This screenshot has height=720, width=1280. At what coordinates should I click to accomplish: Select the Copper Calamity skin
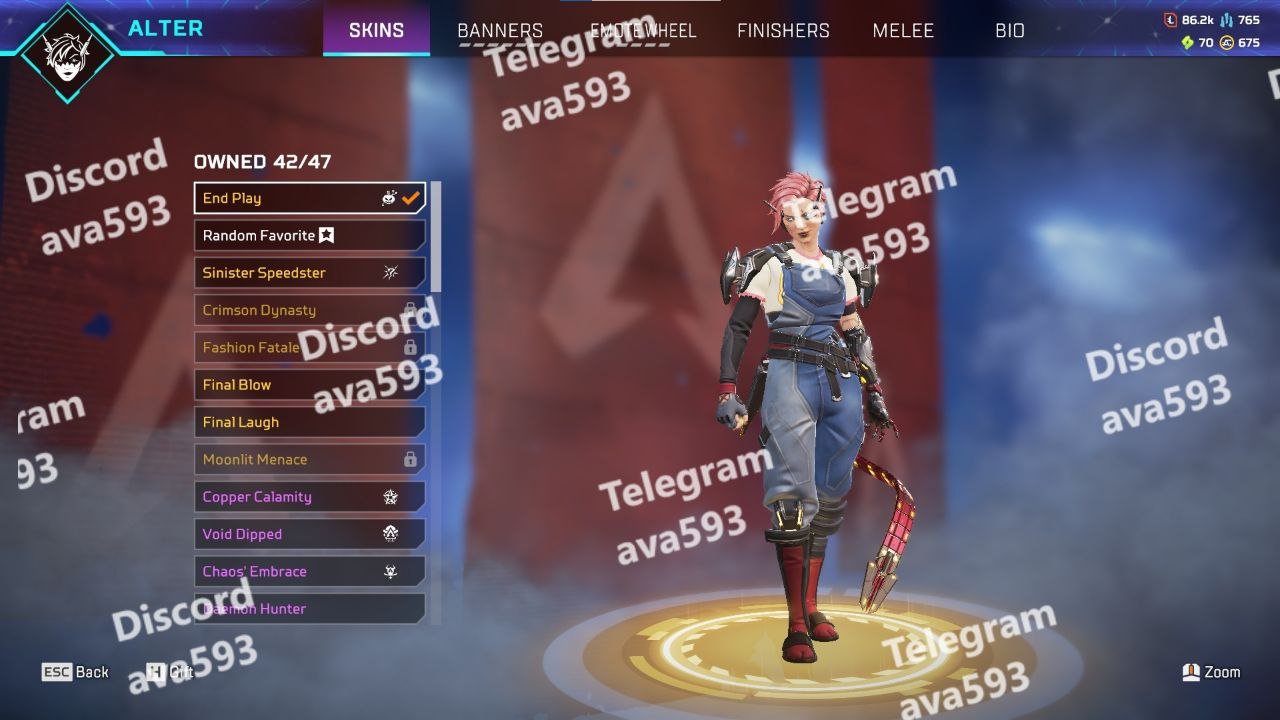tap(309, 496)
